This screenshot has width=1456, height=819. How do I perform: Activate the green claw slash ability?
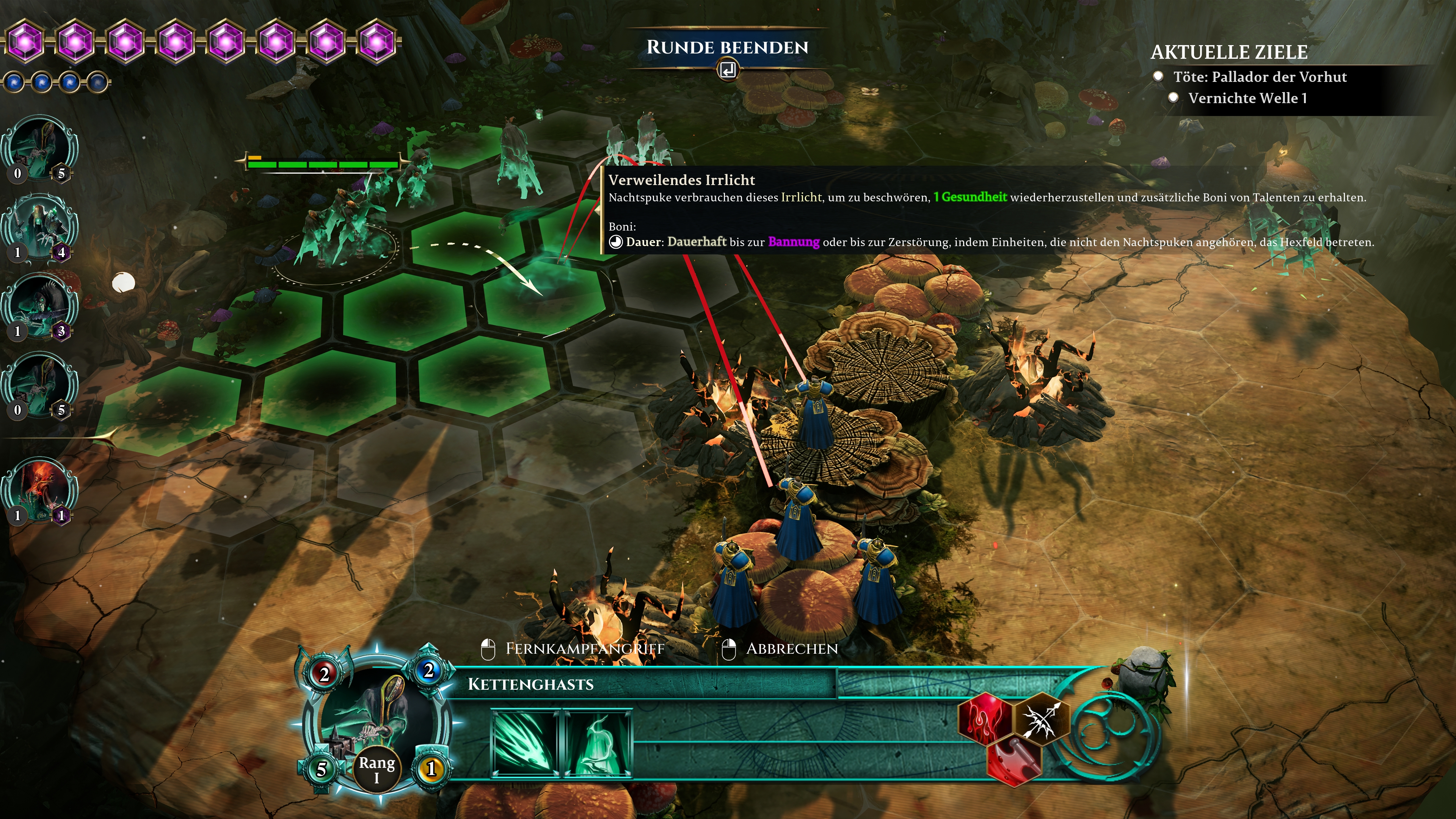click(525, 743)
